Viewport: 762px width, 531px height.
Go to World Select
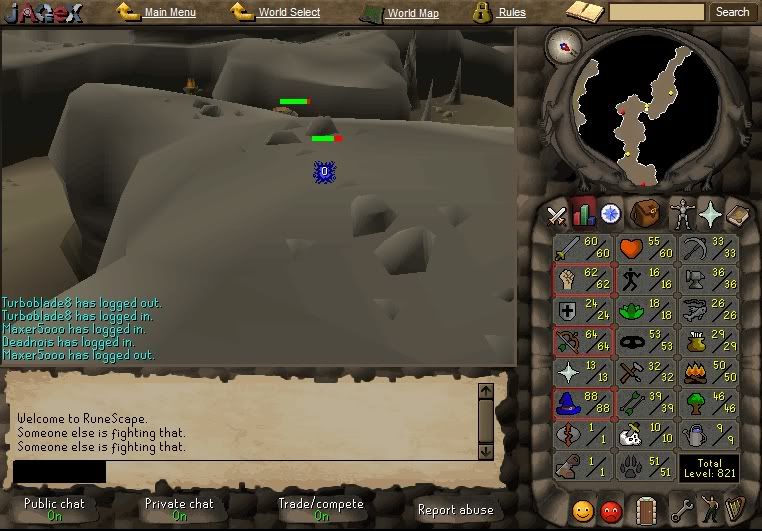288,13
